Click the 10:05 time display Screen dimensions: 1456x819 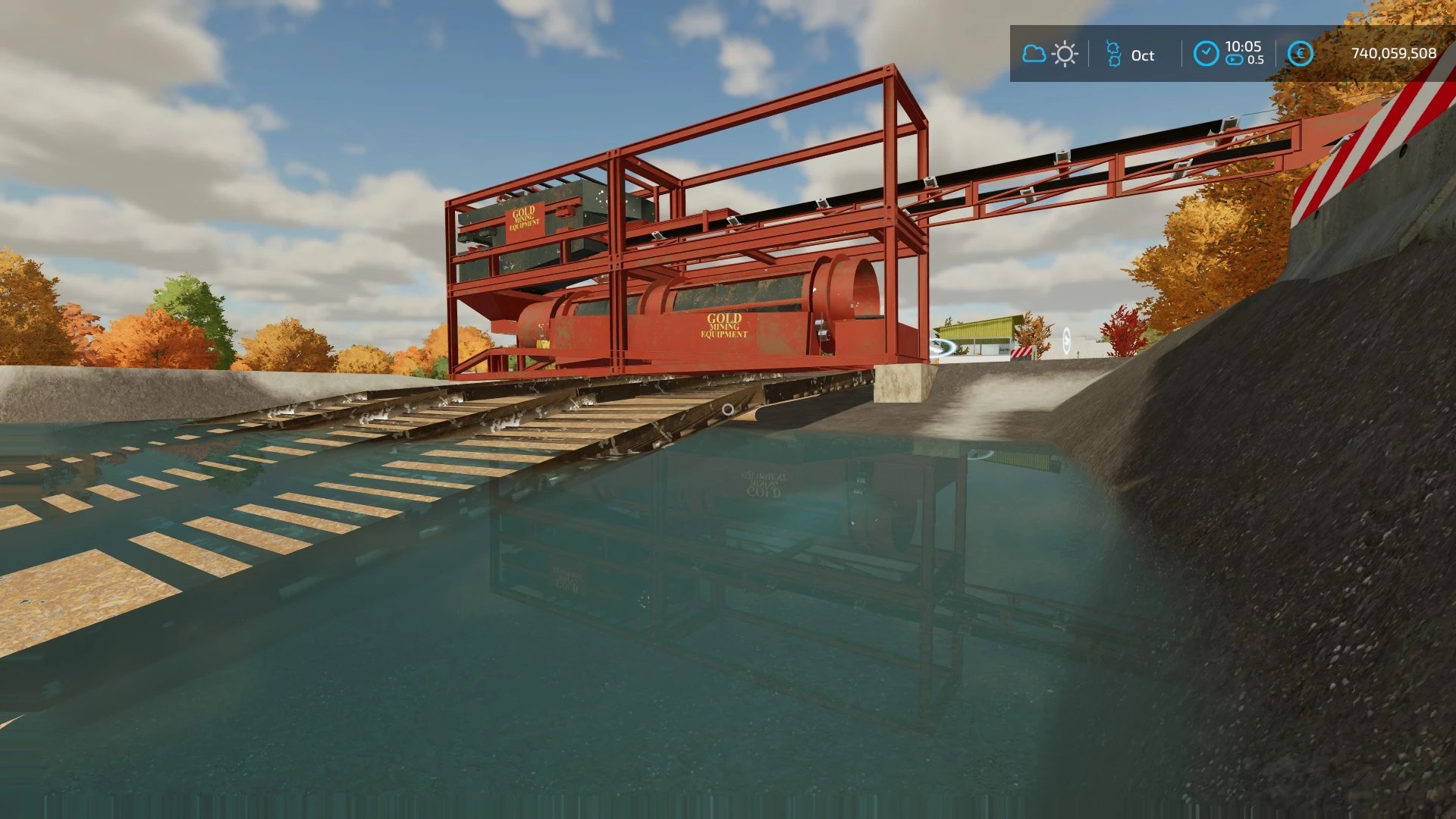tap(1244, 46)
